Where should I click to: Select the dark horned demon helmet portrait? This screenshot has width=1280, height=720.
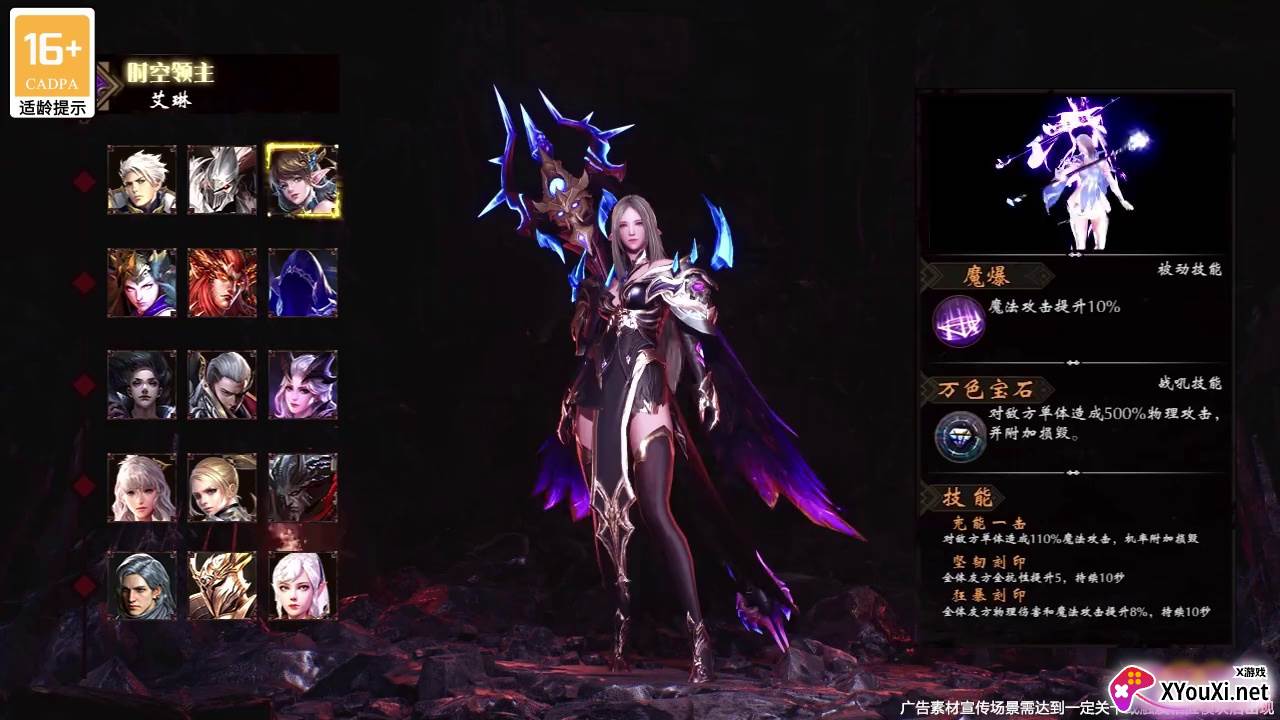point(302,487)
